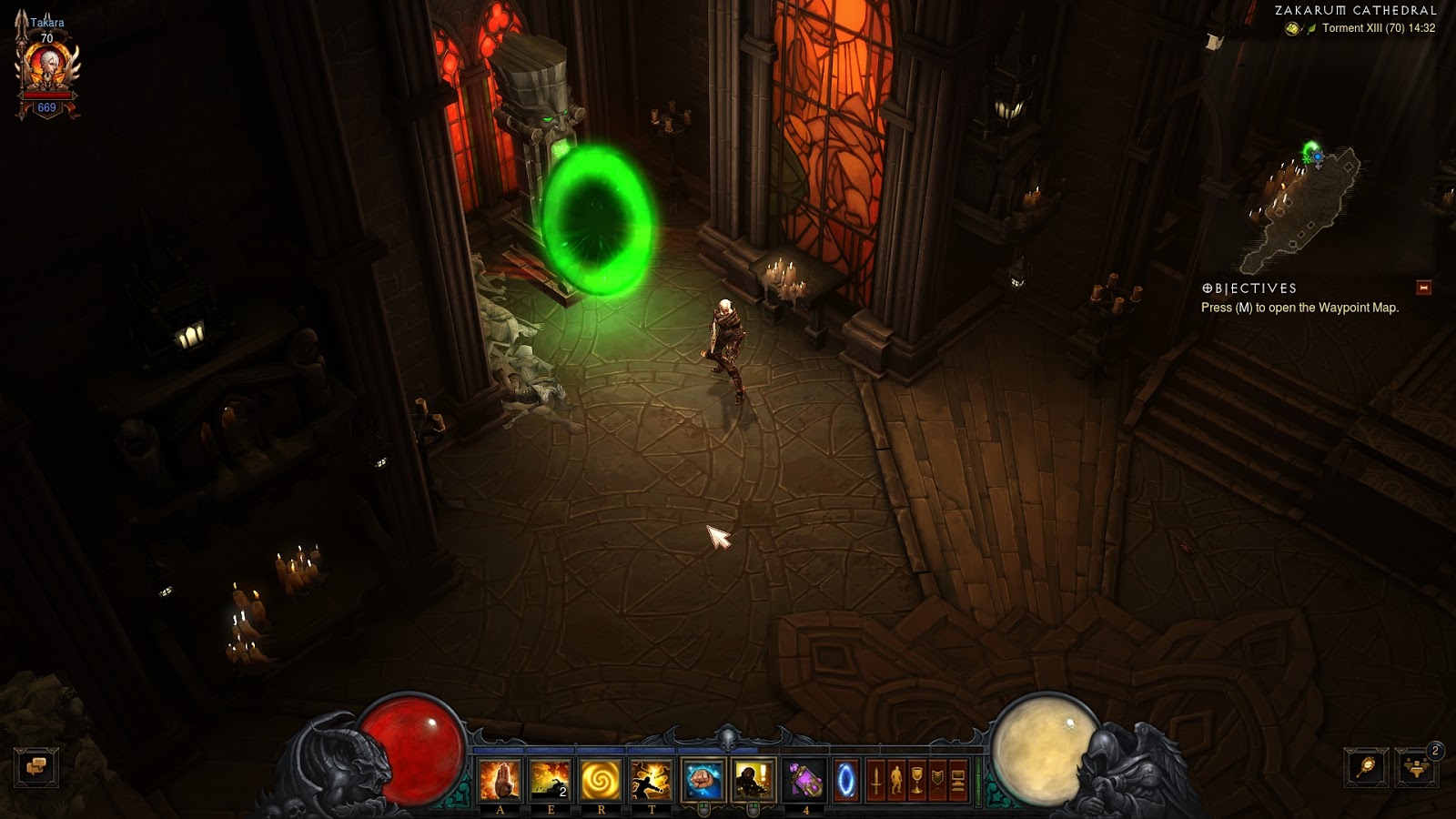Viewport: 1456px width, 819px height.
Task: Click the golden hand mirror button
Action: click(1366, 767)
